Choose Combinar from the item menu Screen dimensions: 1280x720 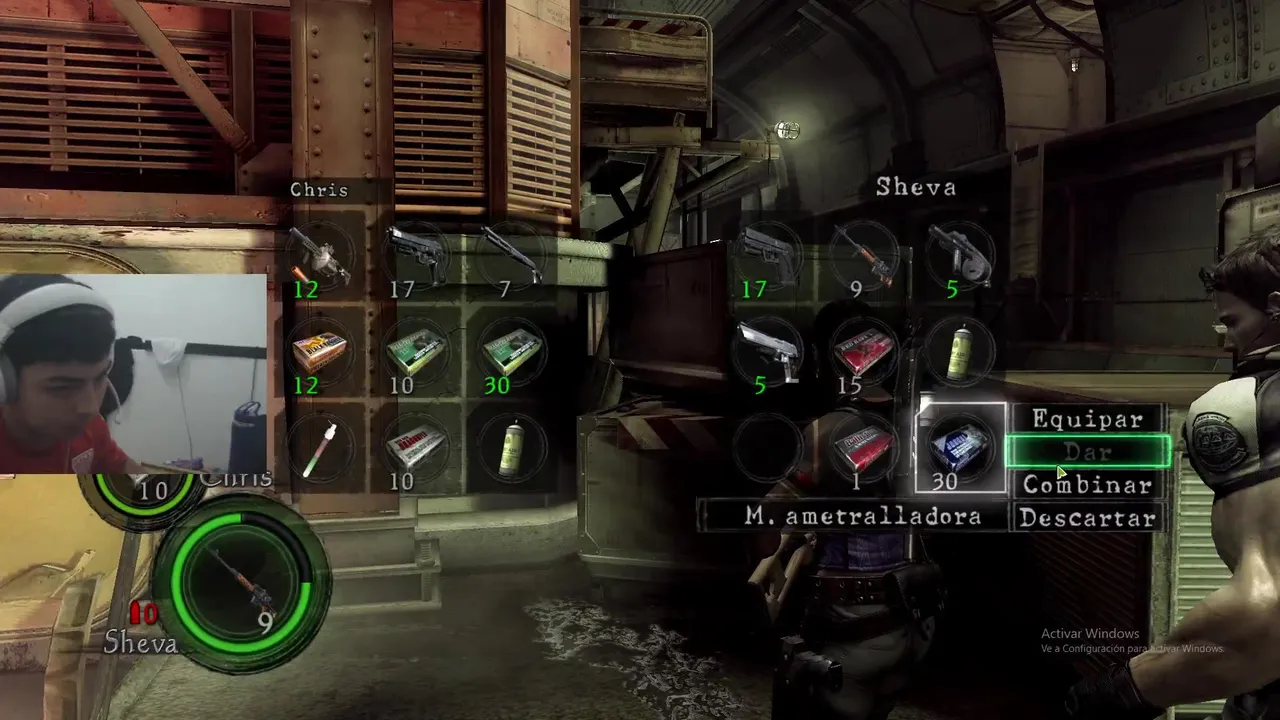tap(1087, 485)
